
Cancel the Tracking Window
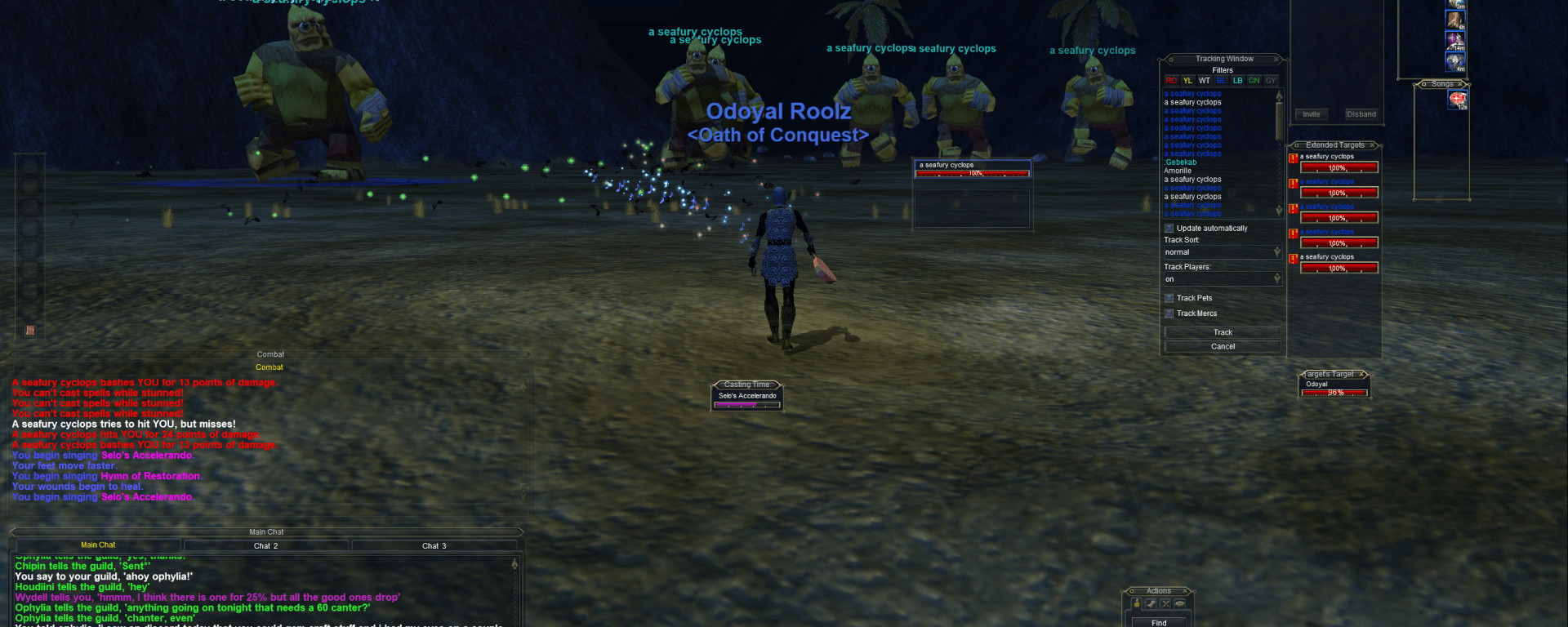coord(1223,347)
